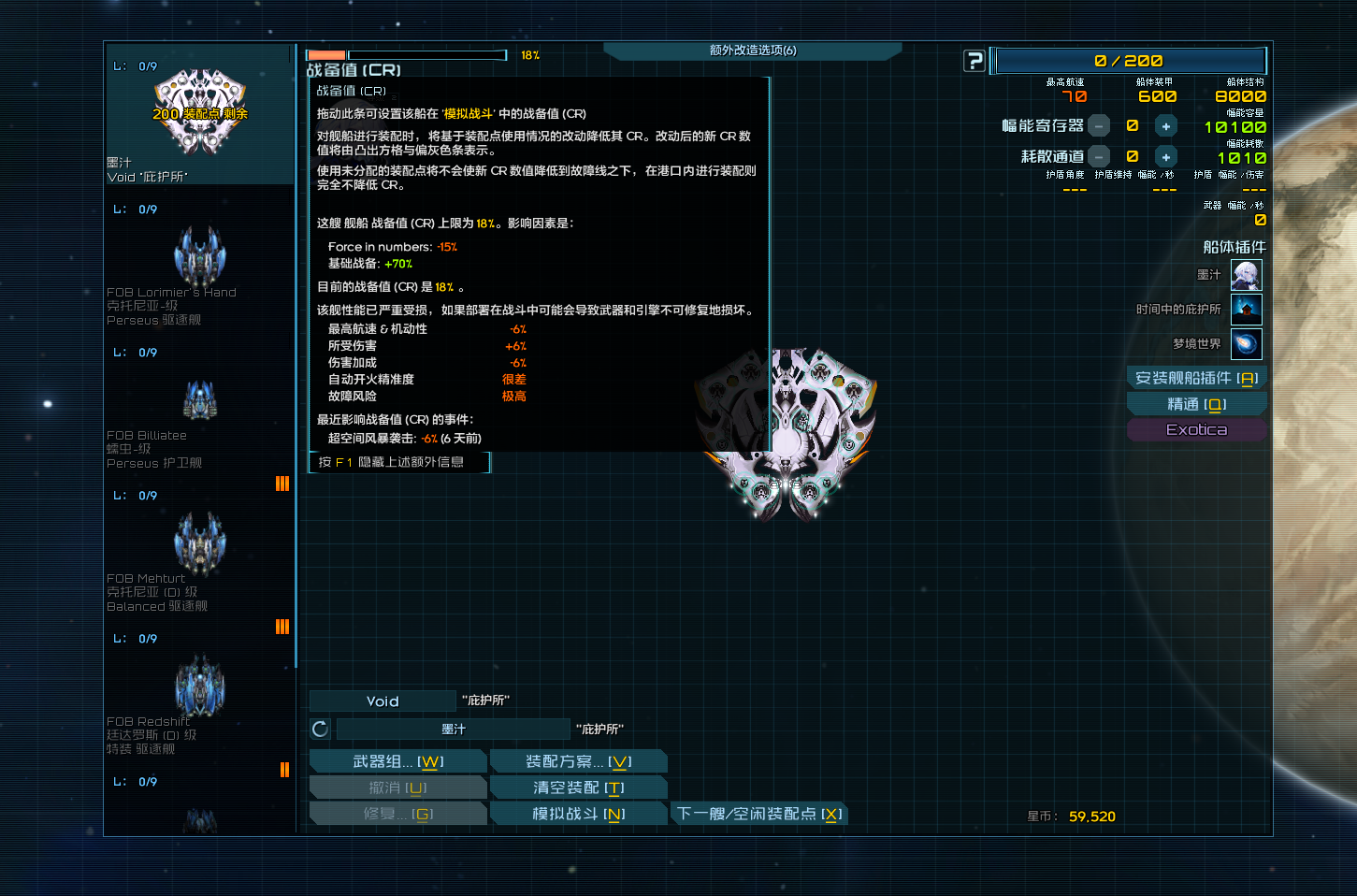Select FOB Billiatee's ship icon in fleet list
This screenshot has width=1357, height=896.
tap(199, 400)
